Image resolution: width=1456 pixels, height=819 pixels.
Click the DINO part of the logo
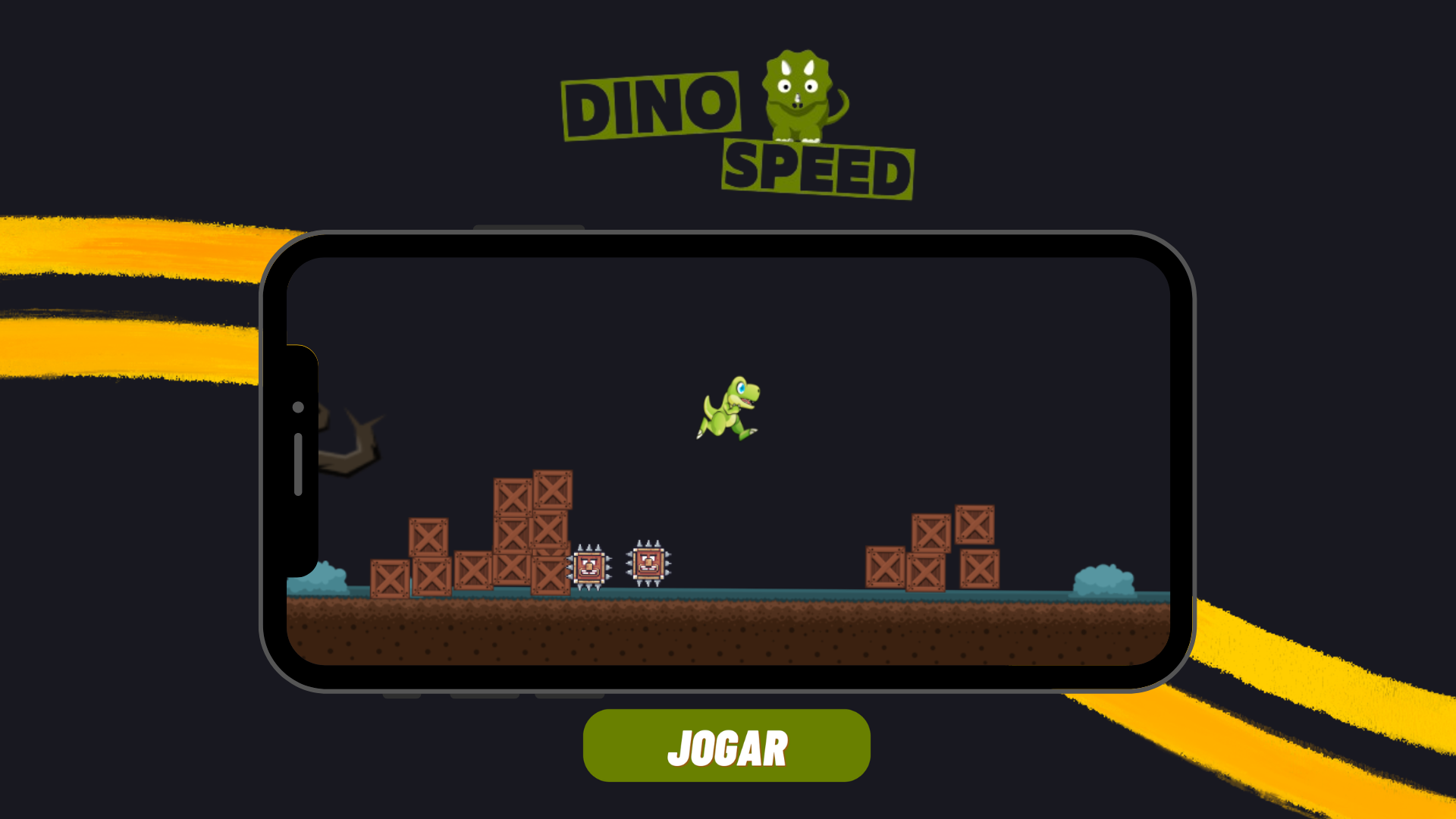point(652,102)
